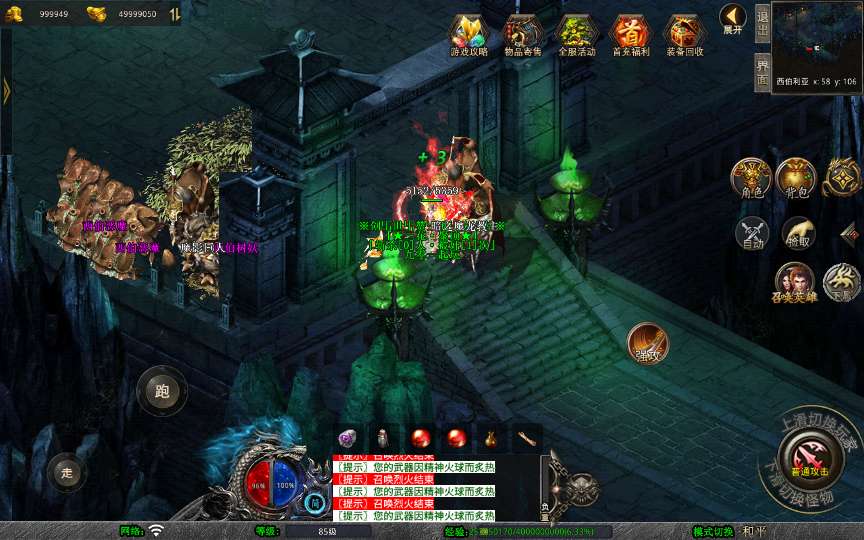Click the 退出 exit button
Image resolution: width=864 pixels, height=540 pixels.
pyautogui.click(x=762, y=22)
